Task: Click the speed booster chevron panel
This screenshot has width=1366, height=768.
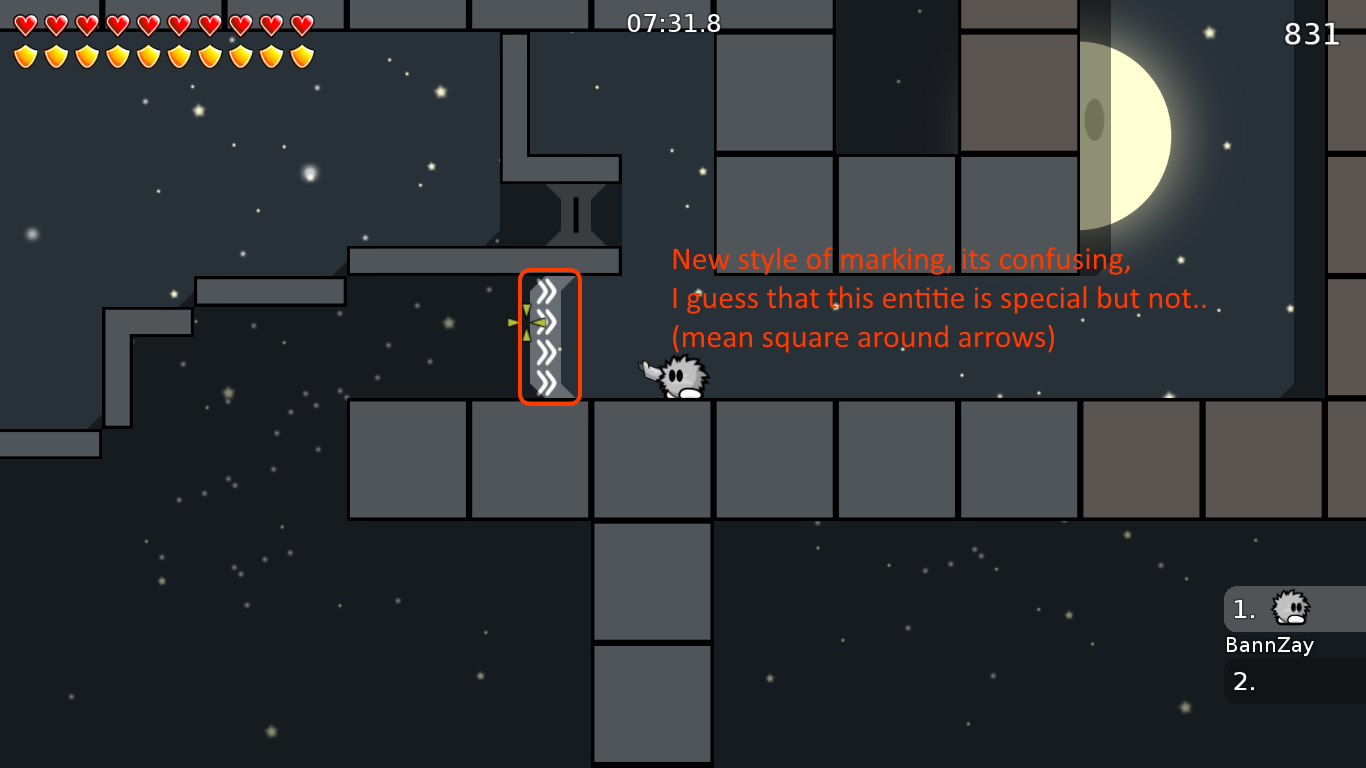Action: click(548, 335)
